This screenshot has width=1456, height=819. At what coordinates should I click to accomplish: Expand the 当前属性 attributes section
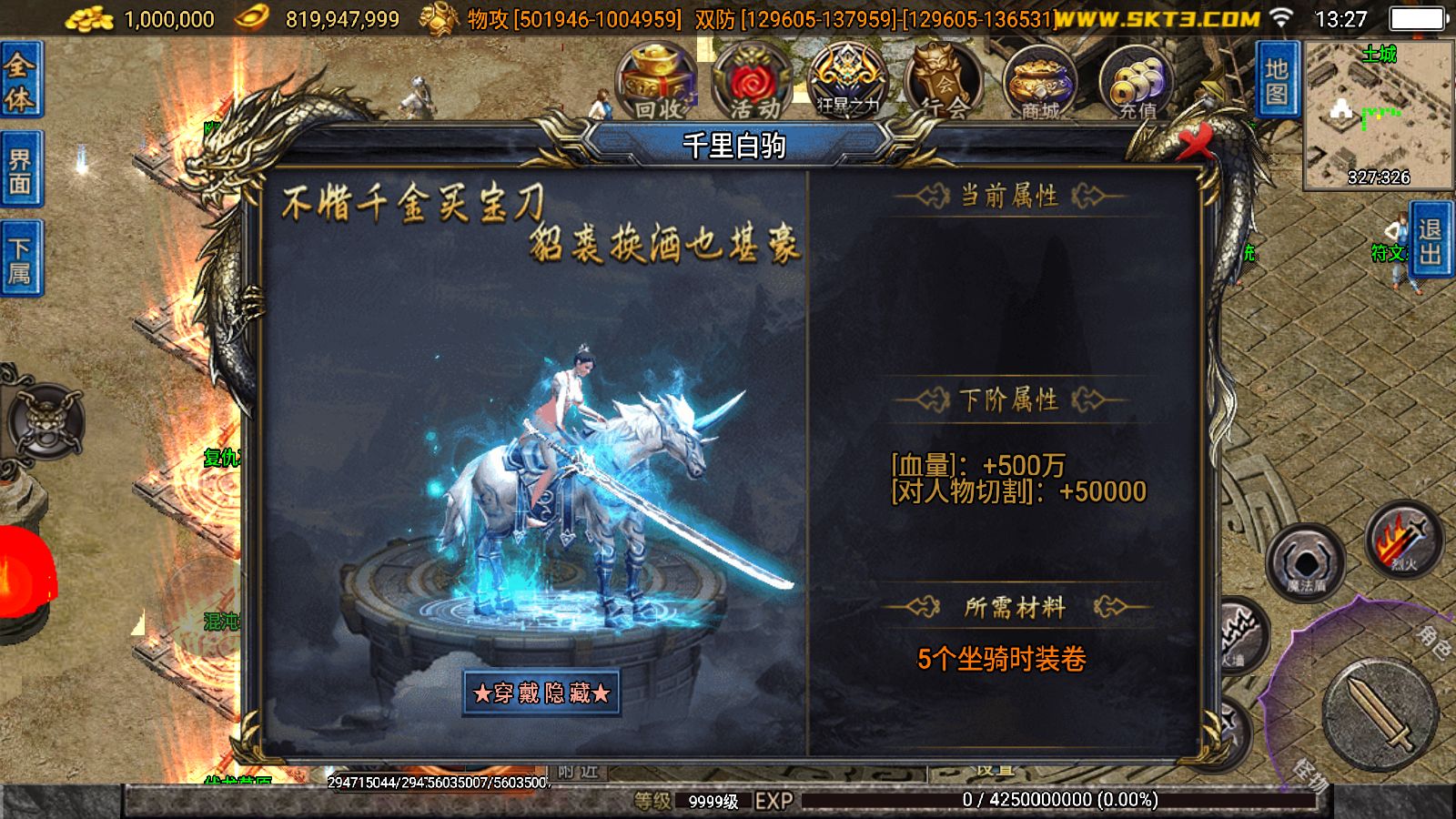[x=1010, y=192]
